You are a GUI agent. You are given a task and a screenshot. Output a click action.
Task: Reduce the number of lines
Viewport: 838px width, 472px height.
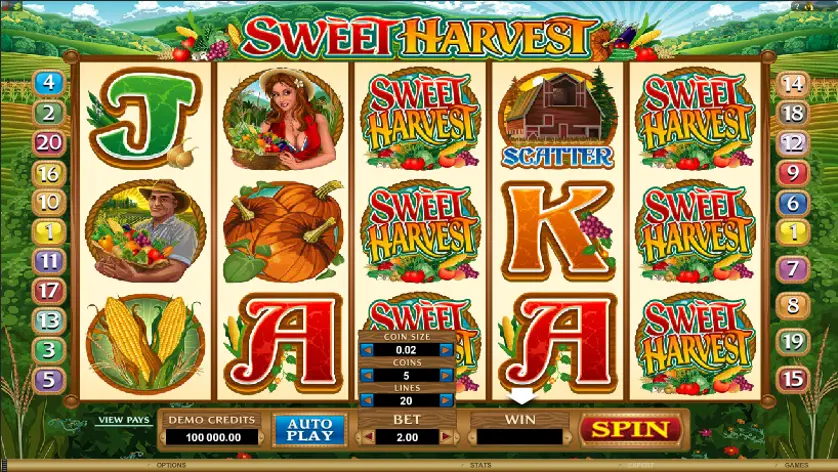pyautogui.click(x=365, y=400)
